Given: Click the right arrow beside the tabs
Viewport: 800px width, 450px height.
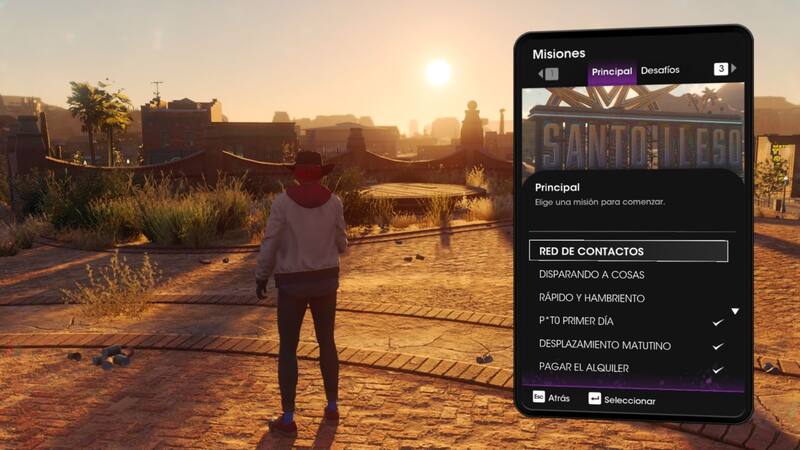Looking at the screenshot, I should [x=734, y=69].
